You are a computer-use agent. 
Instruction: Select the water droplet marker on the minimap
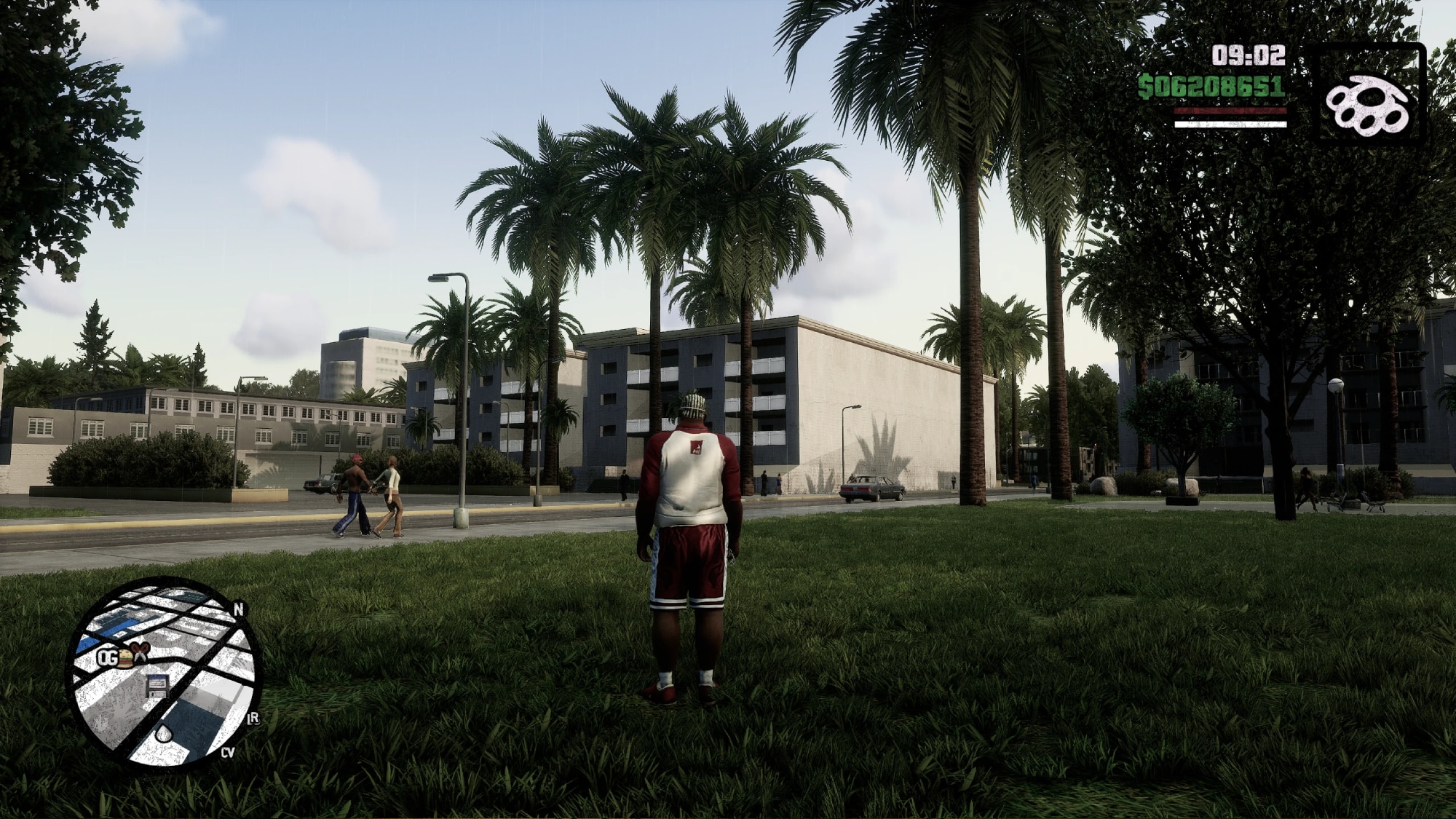164,733
